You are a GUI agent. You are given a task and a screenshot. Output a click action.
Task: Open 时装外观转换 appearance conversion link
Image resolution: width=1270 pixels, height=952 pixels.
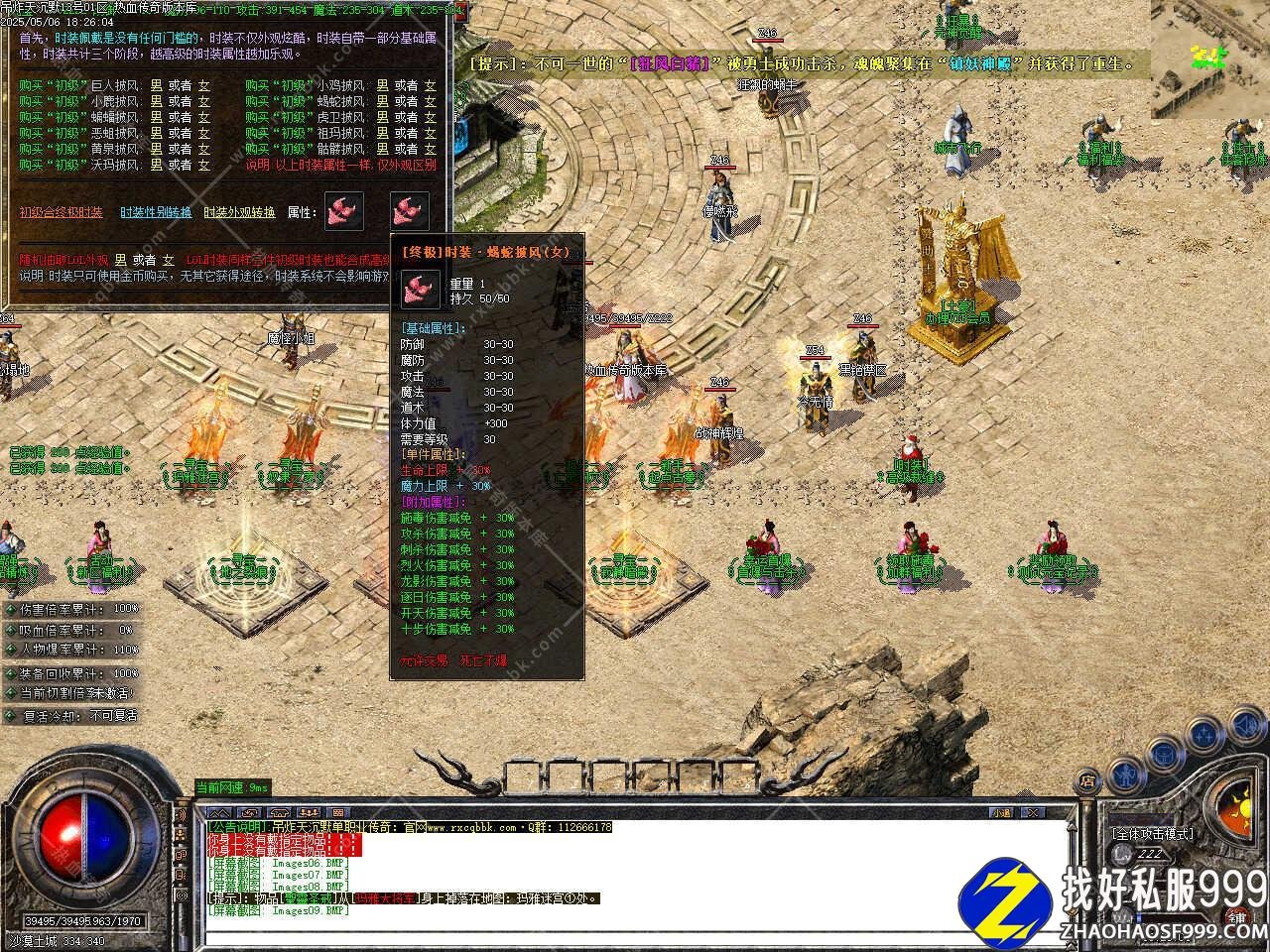(239, 212)
